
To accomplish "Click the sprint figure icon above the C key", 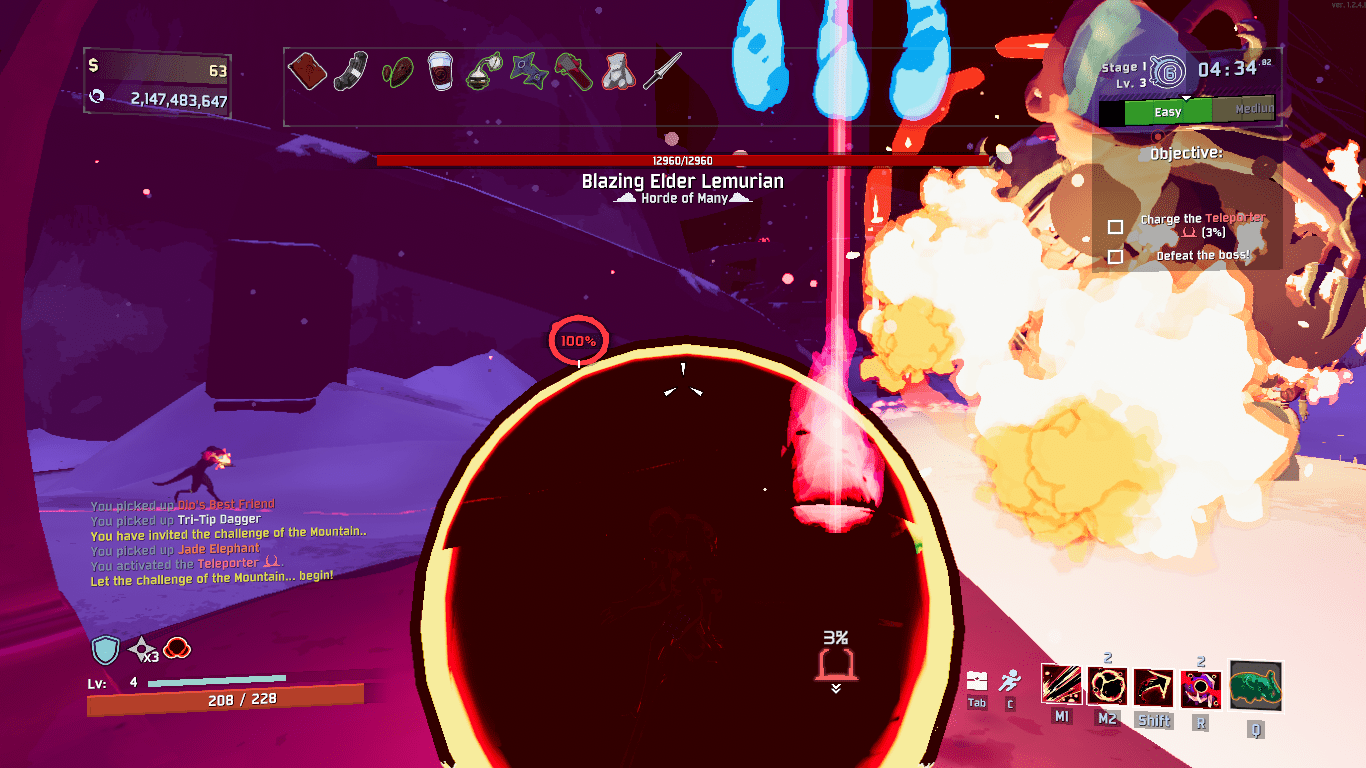I will point(1012,680).
